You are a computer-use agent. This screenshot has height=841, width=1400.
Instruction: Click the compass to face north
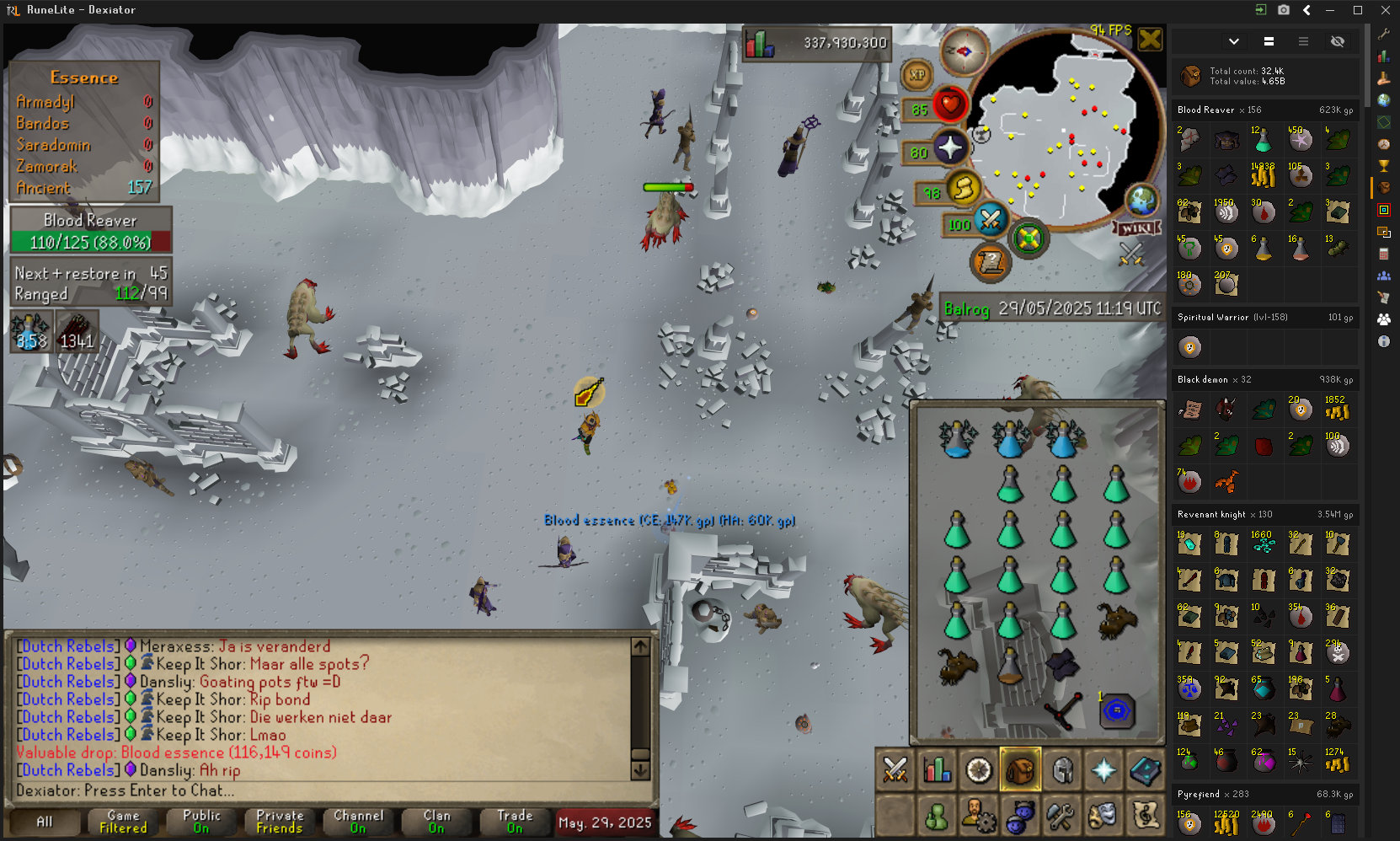point(964,51)
